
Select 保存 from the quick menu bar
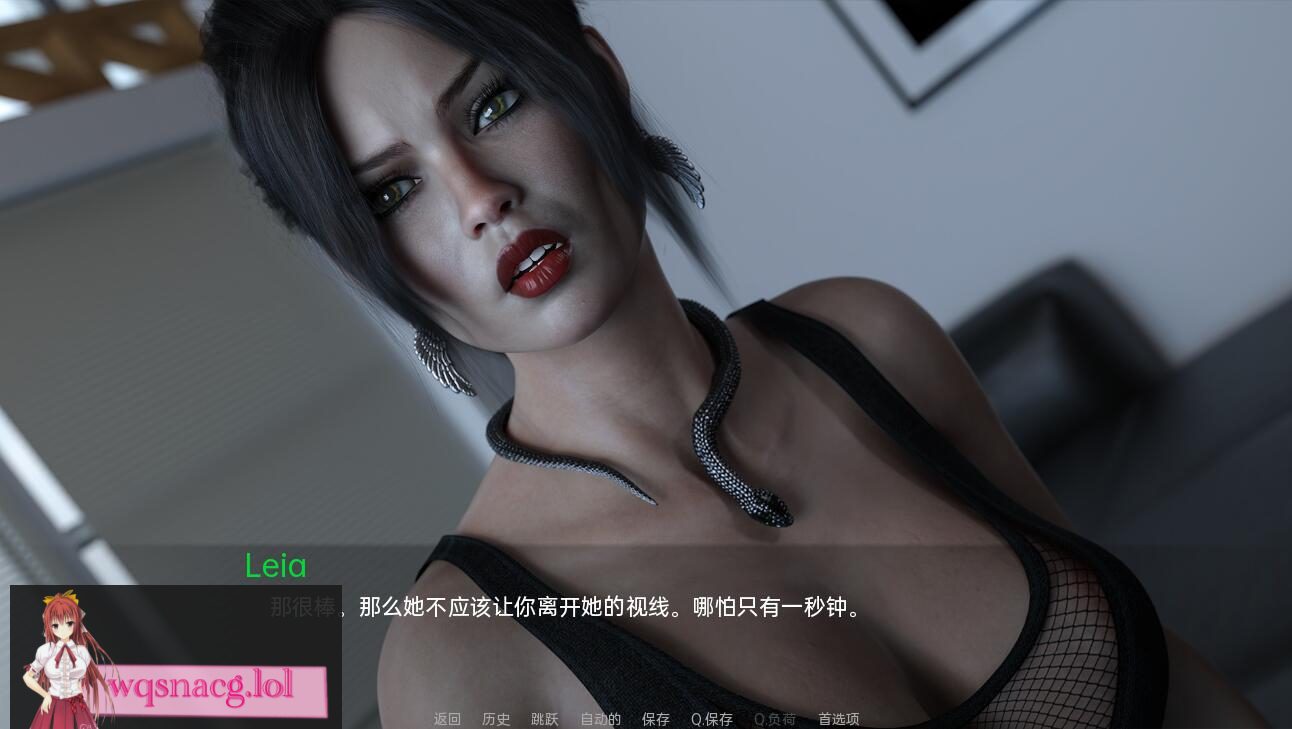click(x=655, y=719)
